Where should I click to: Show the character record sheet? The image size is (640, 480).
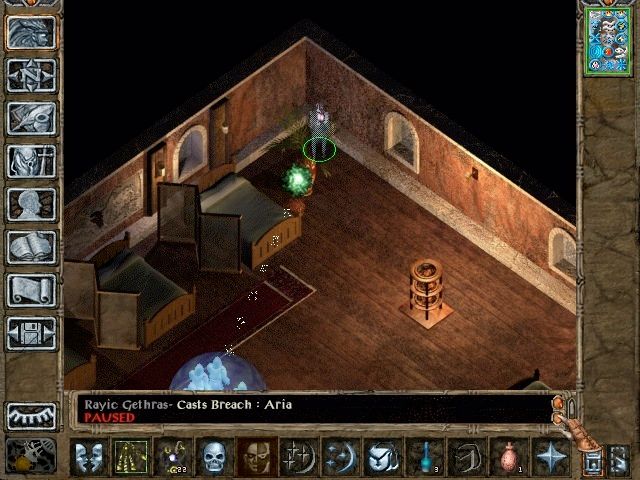(31, 204)
